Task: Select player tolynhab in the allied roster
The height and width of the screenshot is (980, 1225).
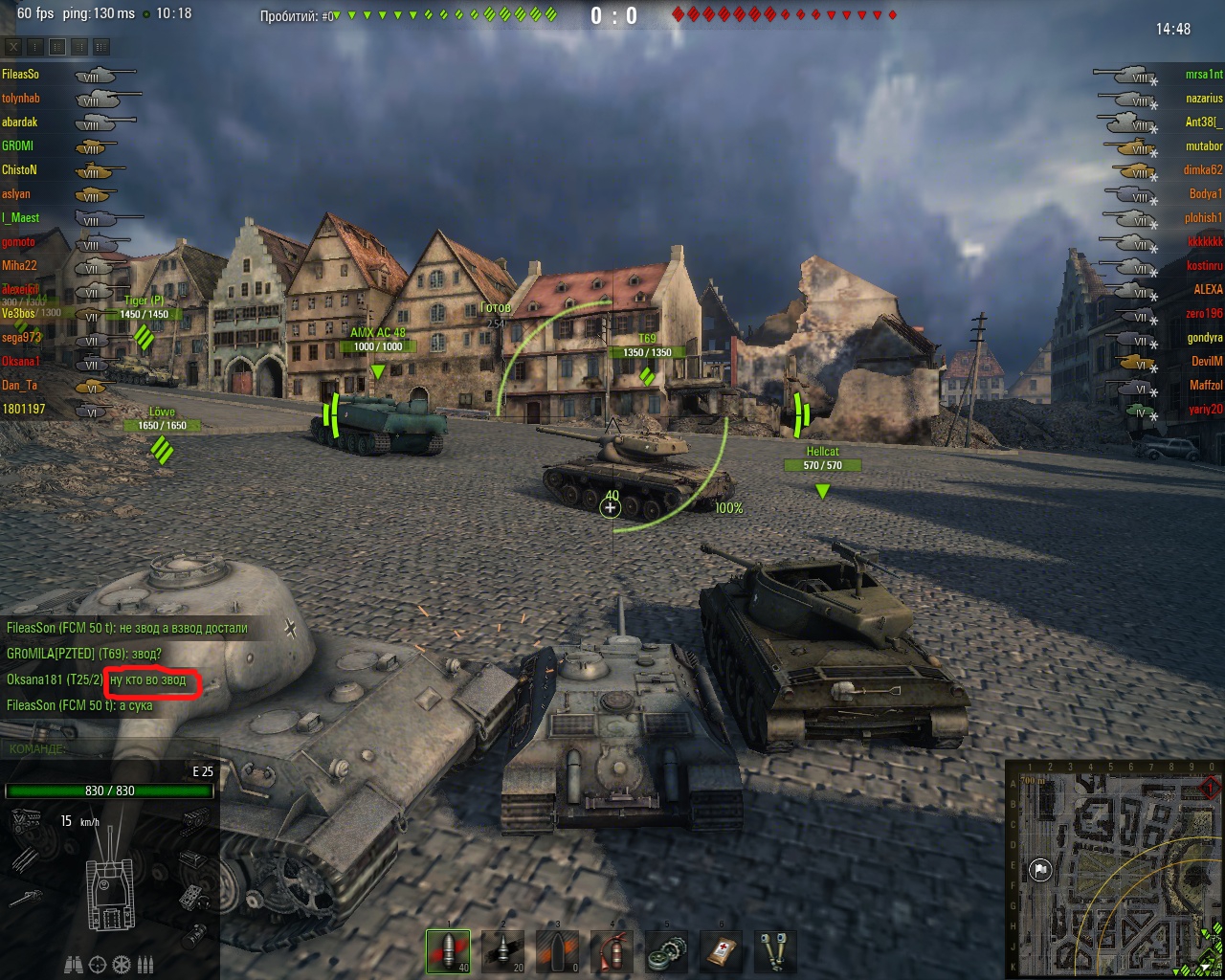Action: (x=21, y=99)
